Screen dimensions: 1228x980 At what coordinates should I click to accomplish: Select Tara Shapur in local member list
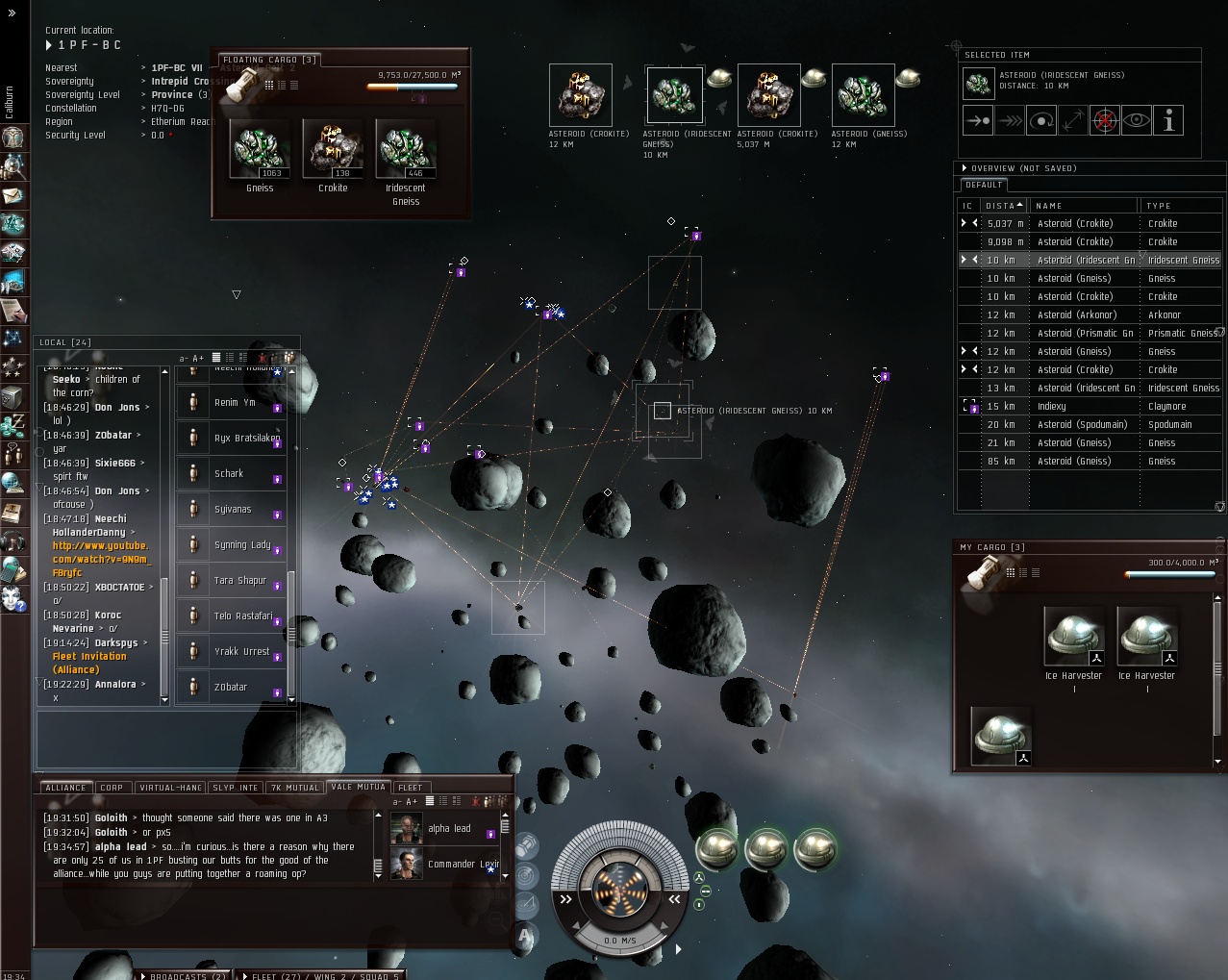coord(238,581)
